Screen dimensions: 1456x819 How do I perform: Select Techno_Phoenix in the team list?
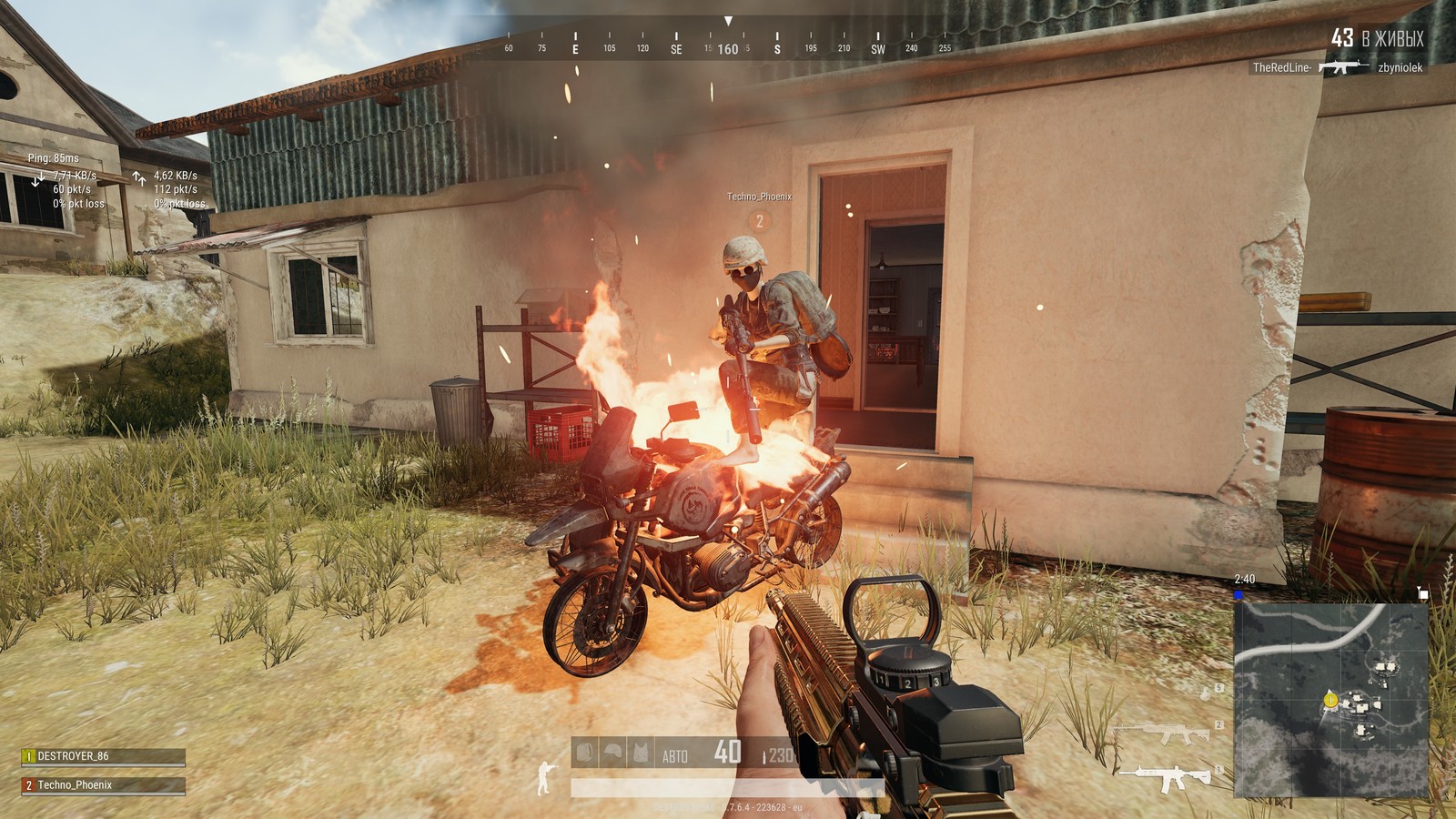pos(103,784)
